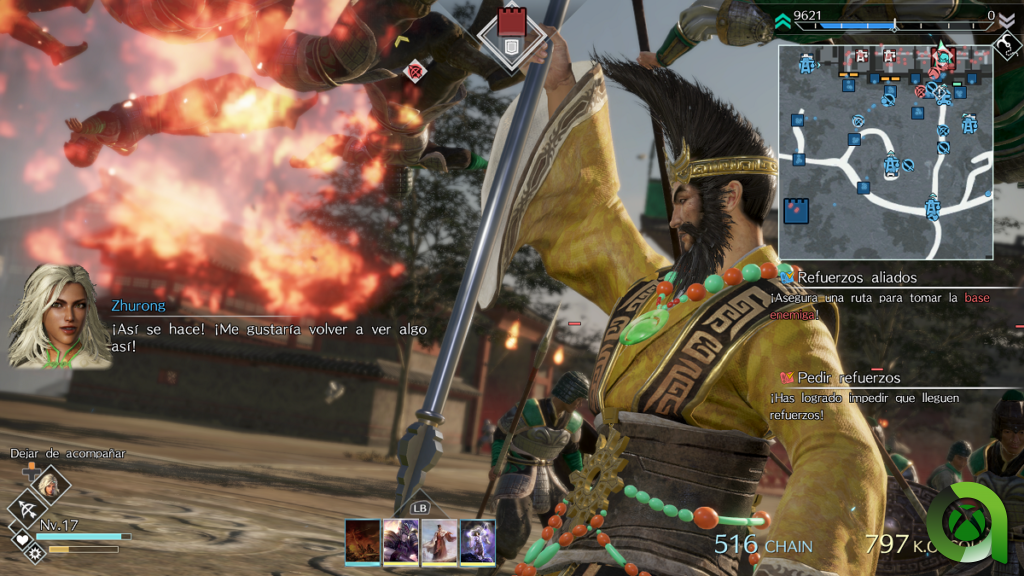Click the white diamond icon beside the minimap

1006,46
